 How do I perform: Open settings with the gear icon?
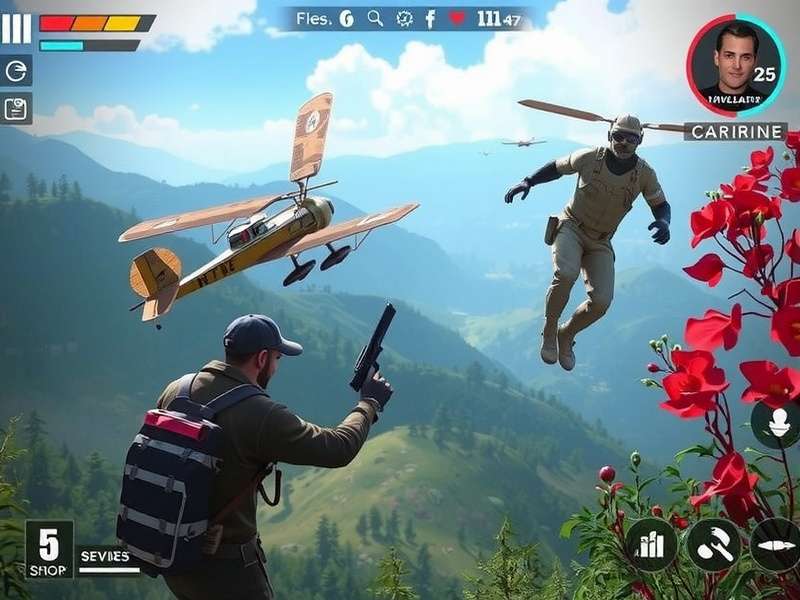tap(404, 18)
